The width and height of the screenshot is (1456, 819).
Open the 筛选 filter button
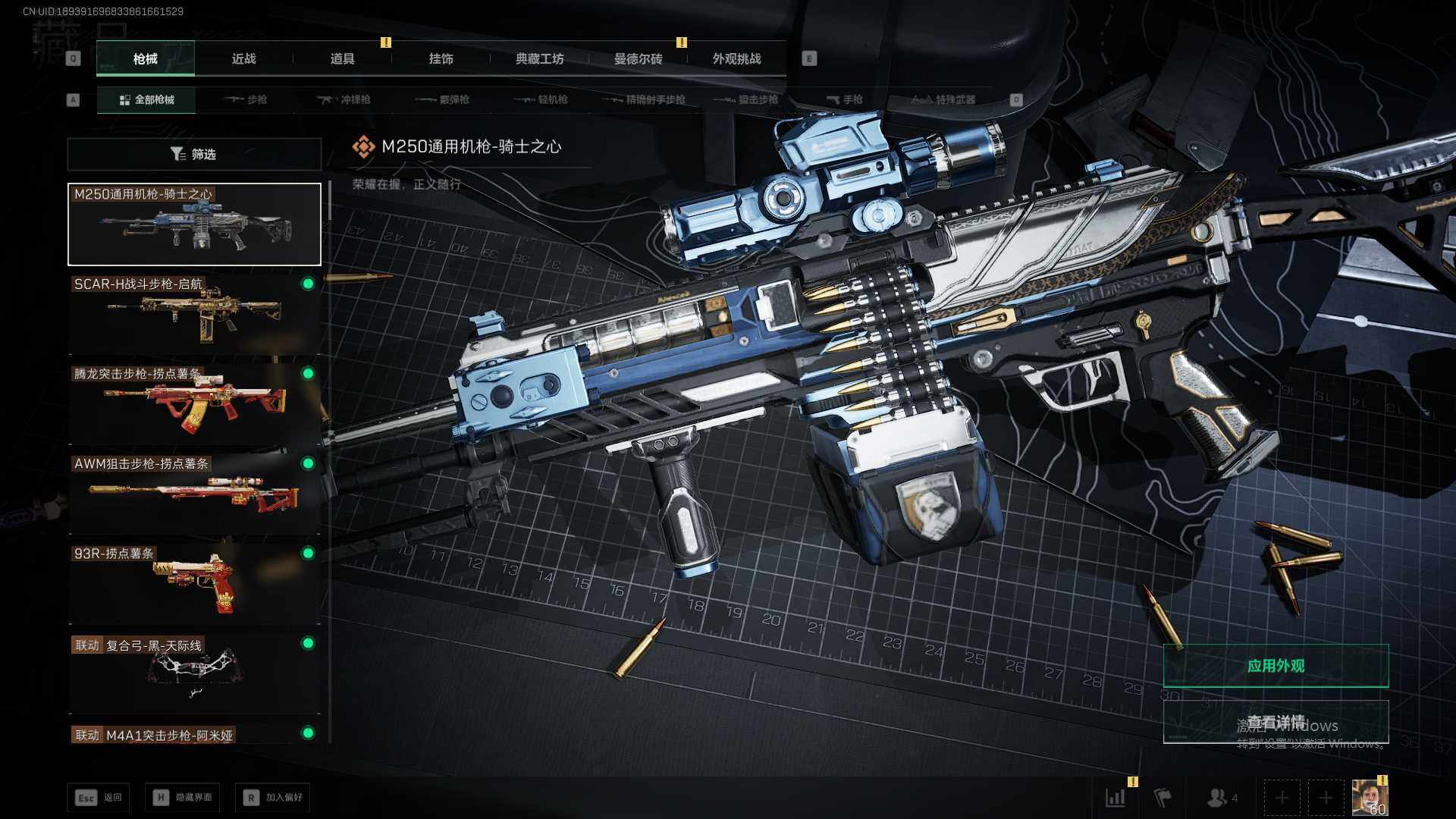pyautogui.click(x=194, y=155)
